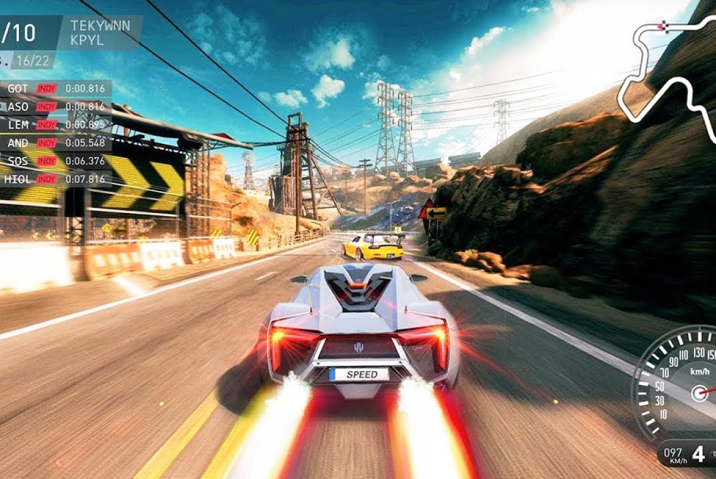Image resolution: width=716 pixels, height=479 pixels.
Task: Select the SOS leaderboard entry
Action: point(55,160)
